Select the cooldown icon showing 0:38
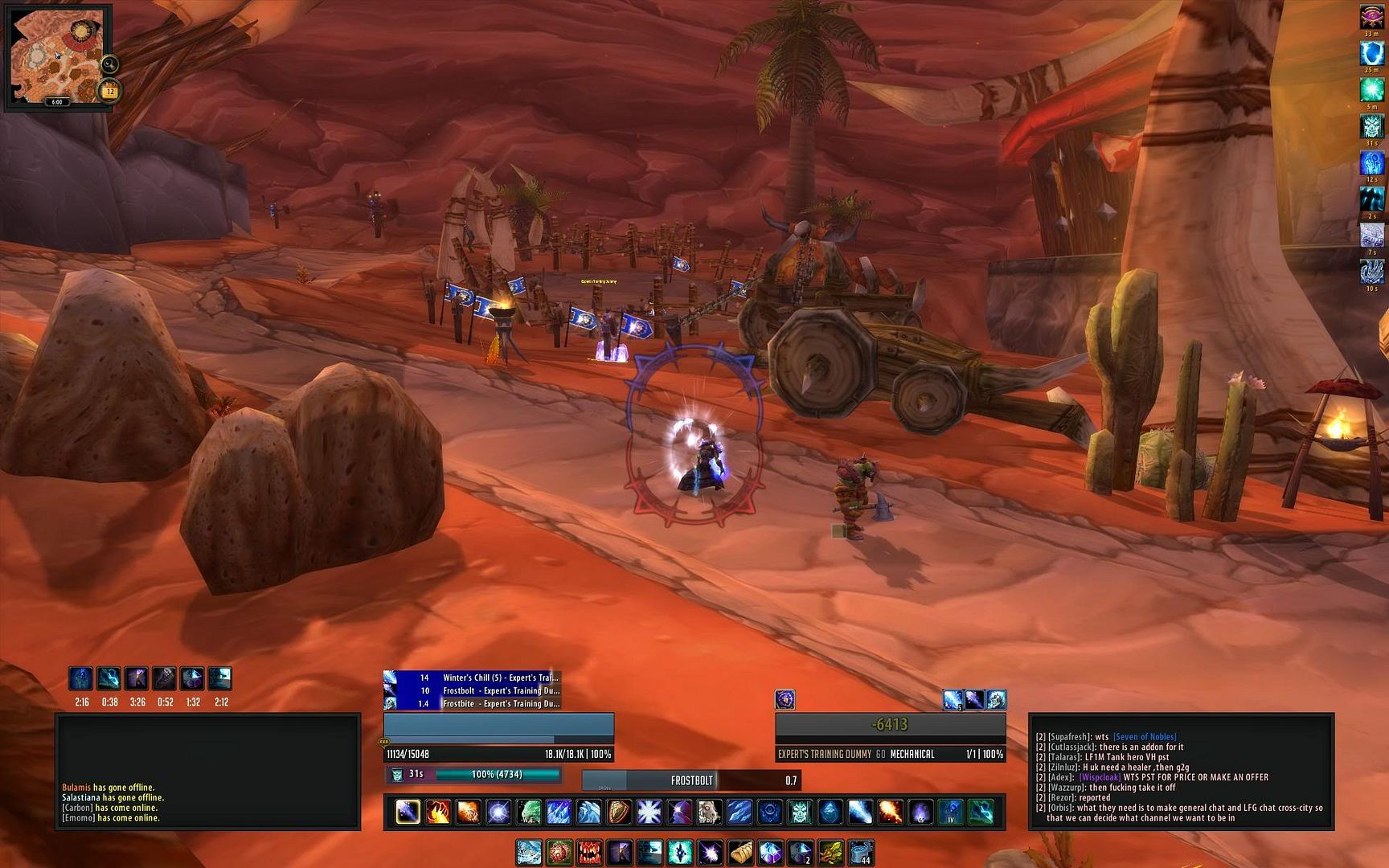Screen dimensions: 1389x868 pos(109,679)
